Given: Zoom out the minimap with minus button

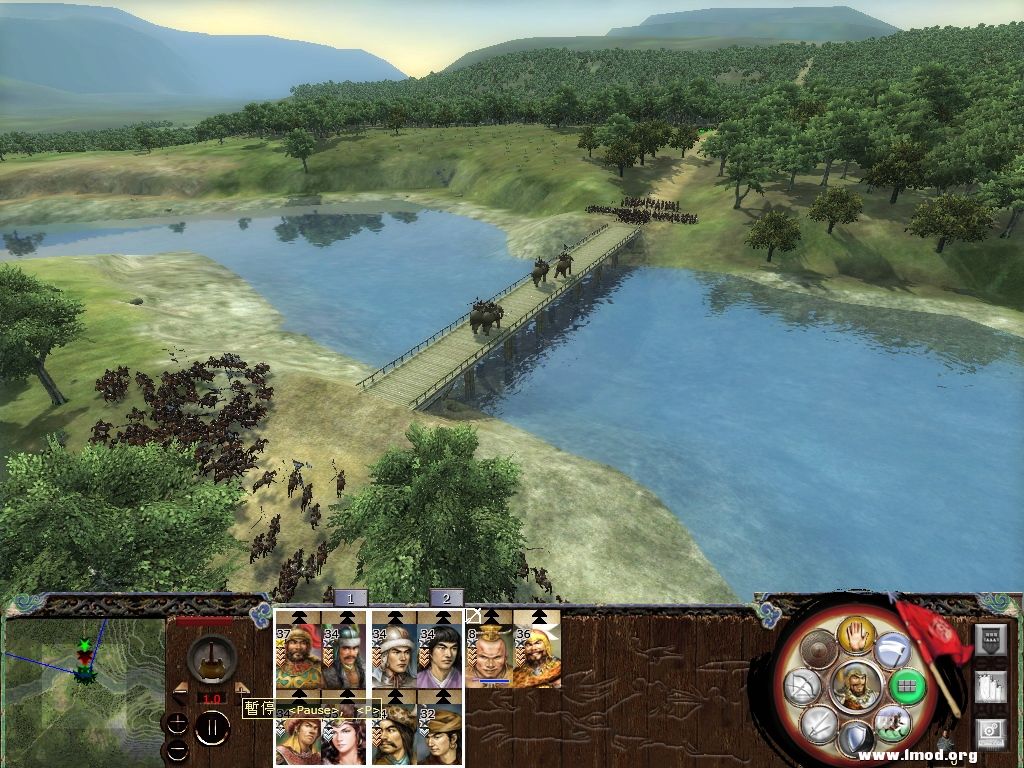Looking at the screenshot, I should (x=177, y=749).
